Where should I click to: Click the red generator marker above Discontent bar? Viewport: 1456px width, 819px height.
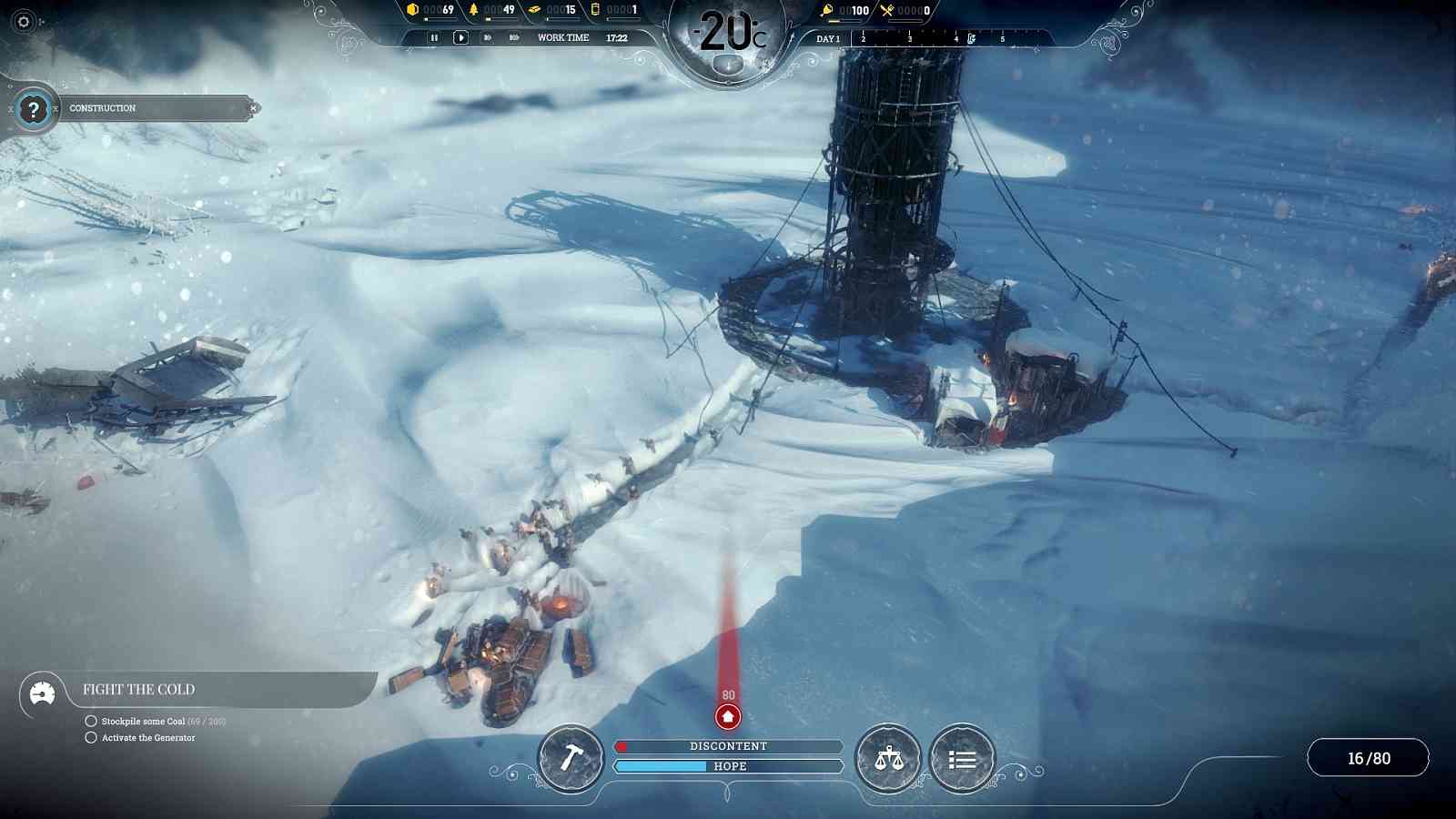pos(726,718)
